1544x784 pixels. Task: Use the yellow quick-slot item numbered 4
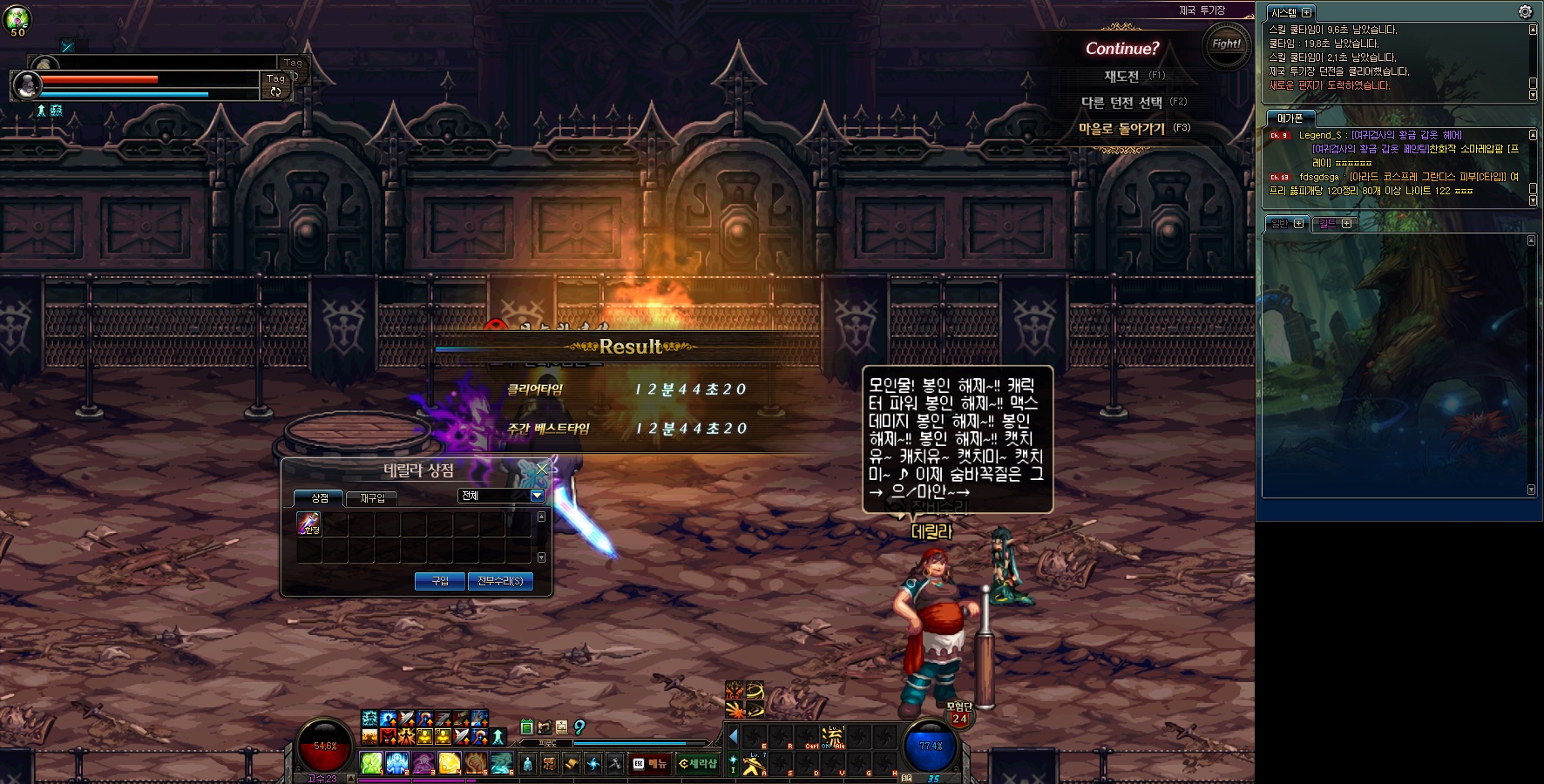coord(449,763)
